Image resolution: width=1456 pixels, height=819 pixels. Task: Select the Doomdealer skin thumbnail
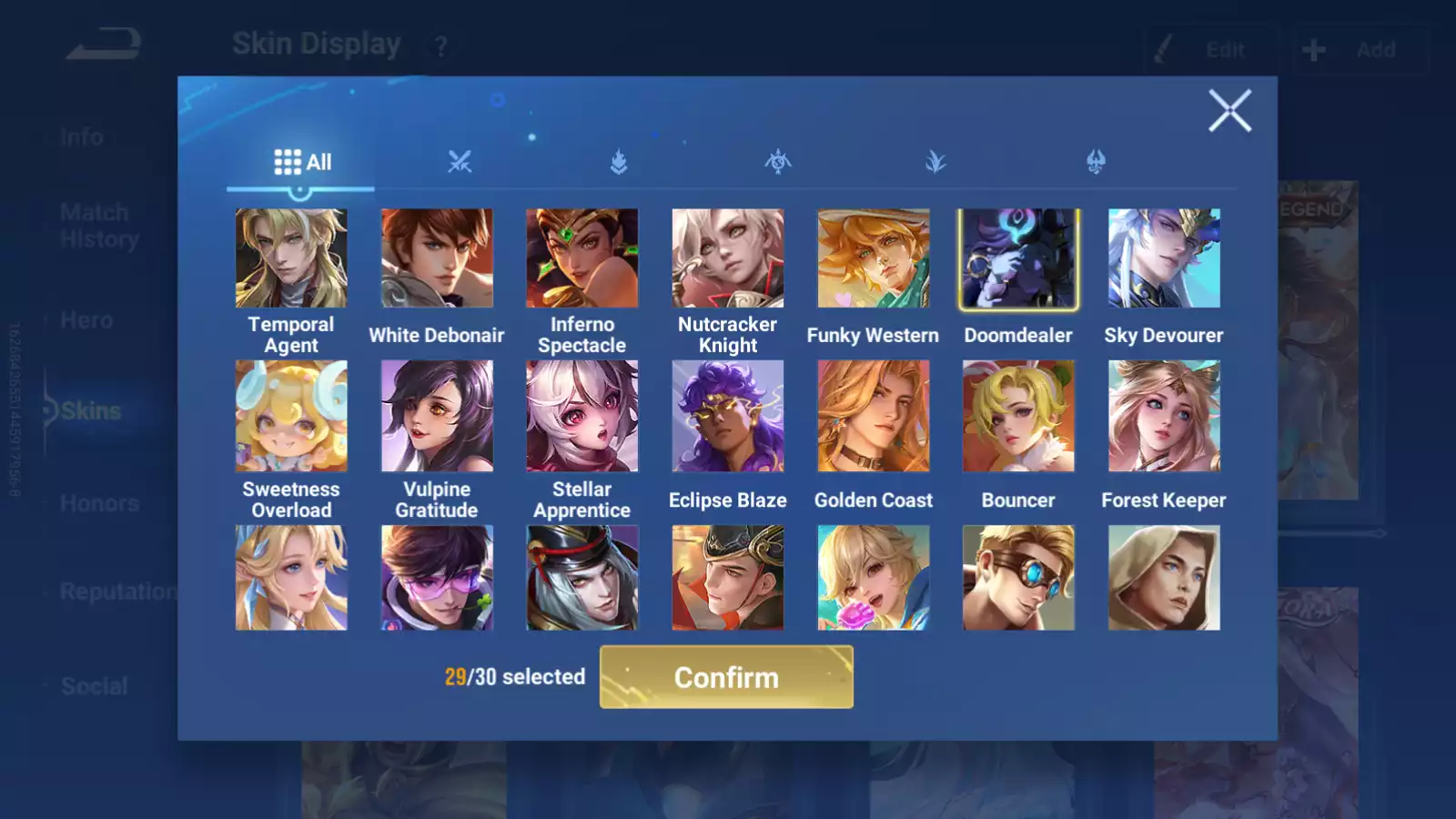coord(1017,258)
